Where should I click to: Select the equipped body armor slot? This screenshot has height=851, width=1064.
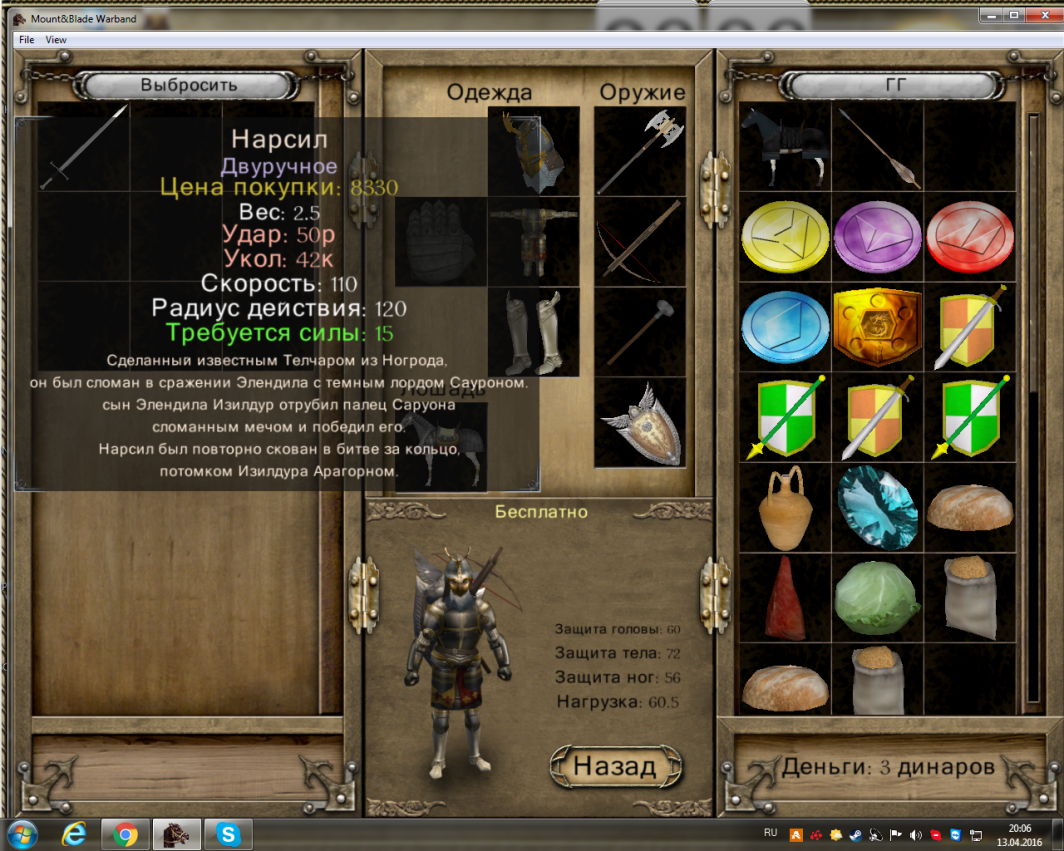point(533,241)
